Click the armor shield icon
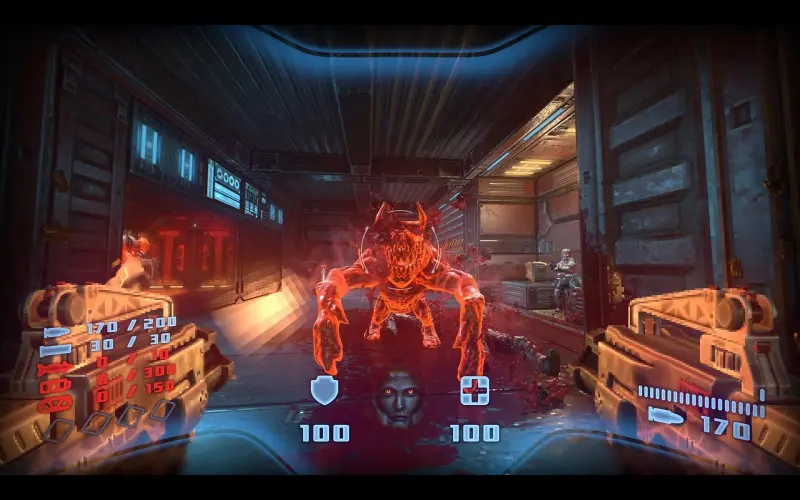 (324, 391)
